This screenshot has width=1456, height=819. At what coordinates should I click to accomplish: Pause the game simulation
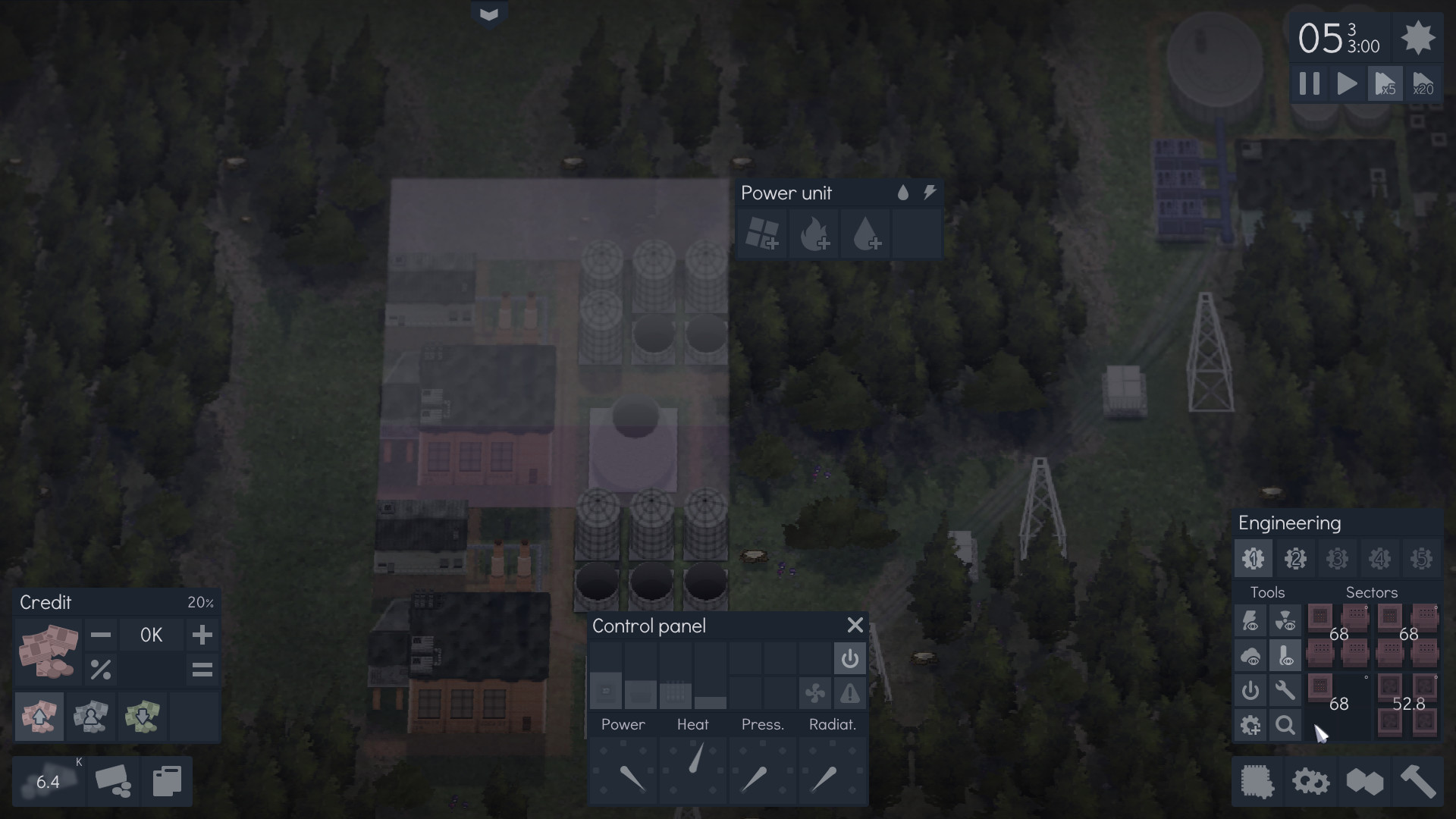click(1309, 83)
